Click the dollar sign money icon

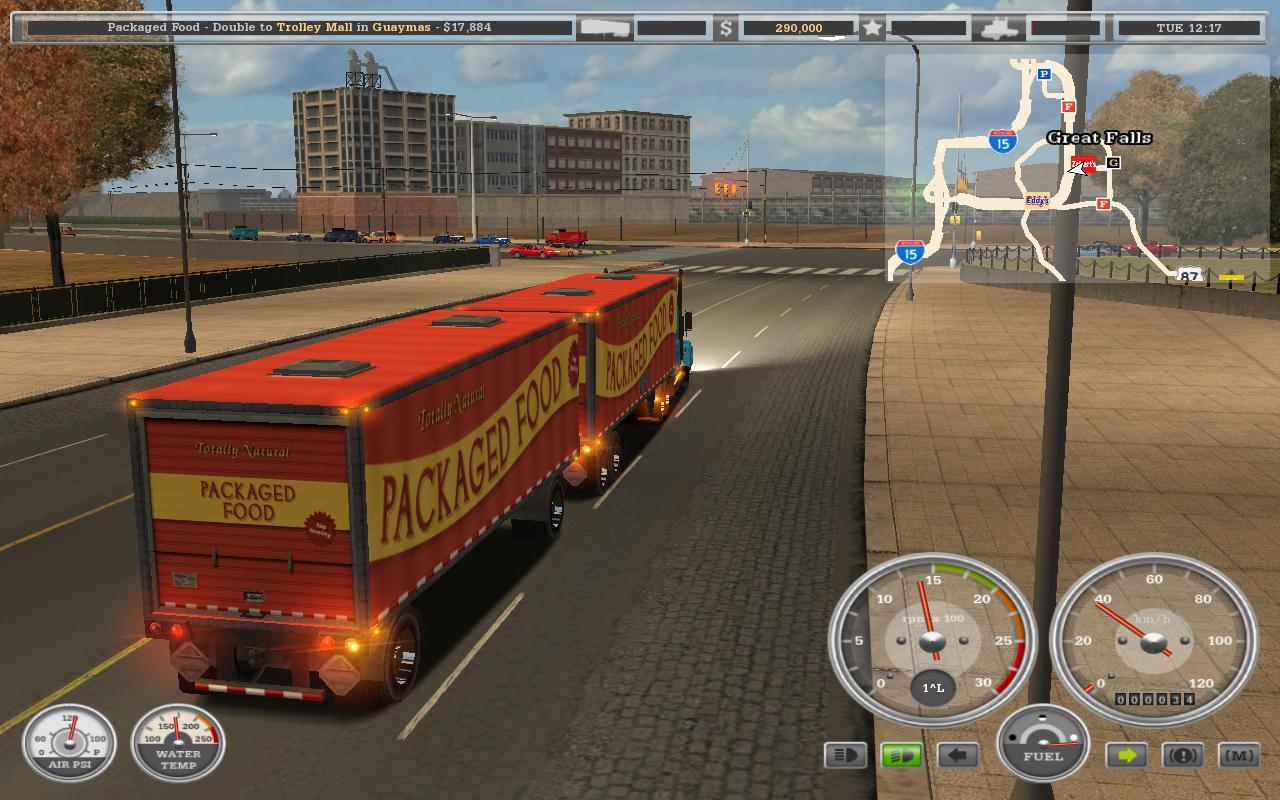coord(727,28)
